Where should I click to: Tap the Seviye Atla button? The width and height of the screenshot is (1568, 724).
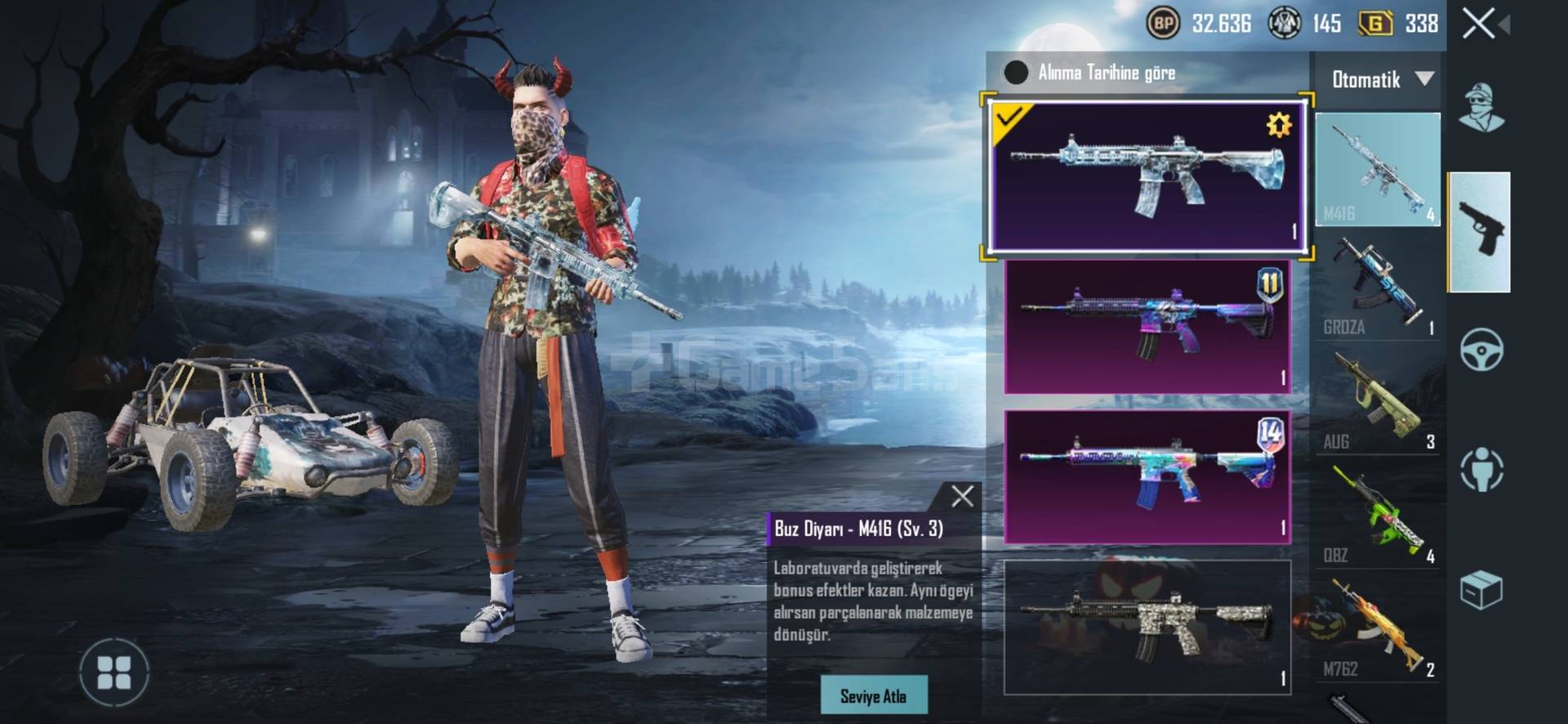coord(873,695)
